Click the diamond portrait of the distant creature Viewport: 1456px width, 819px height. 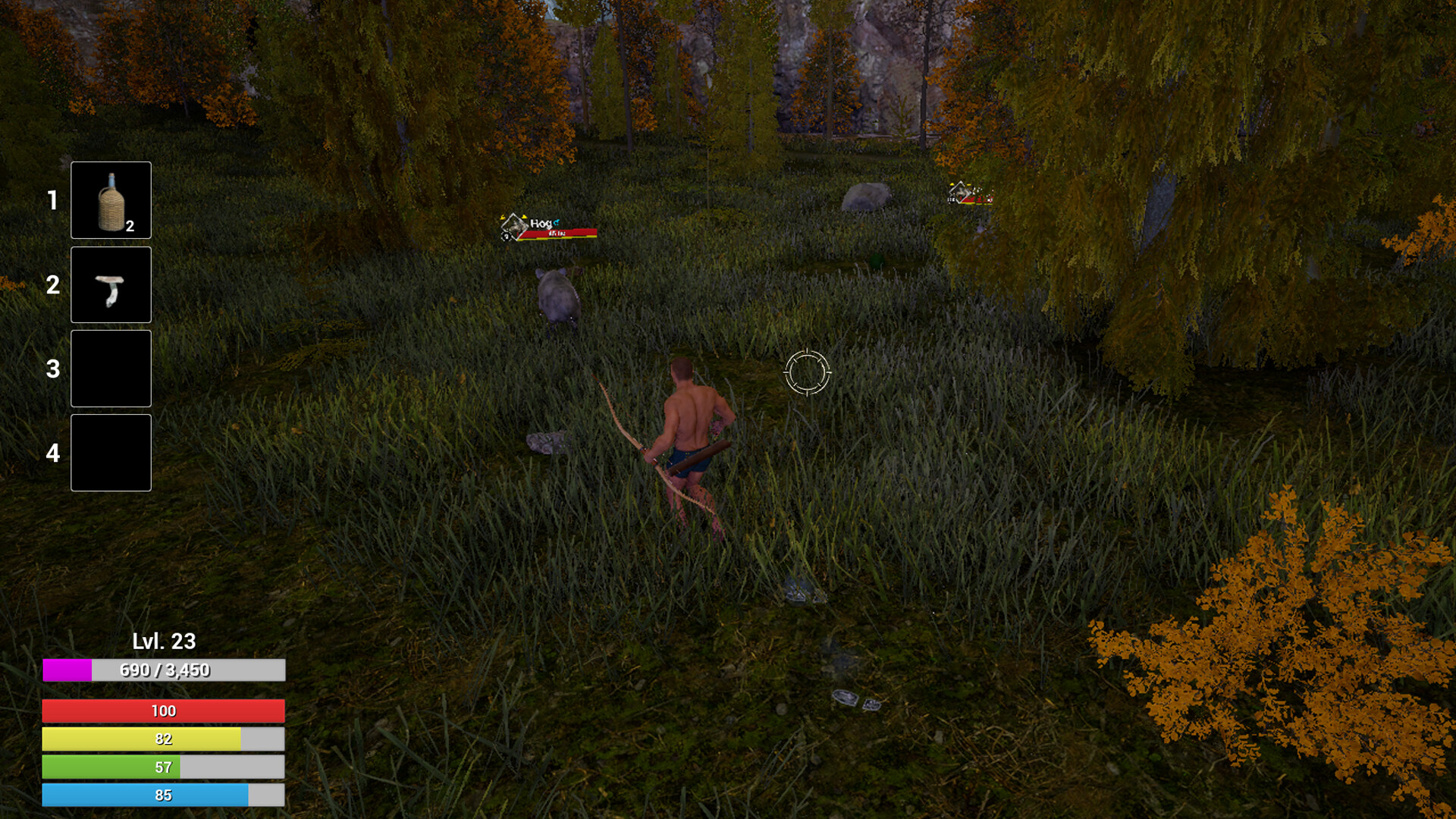coord(962,193)
